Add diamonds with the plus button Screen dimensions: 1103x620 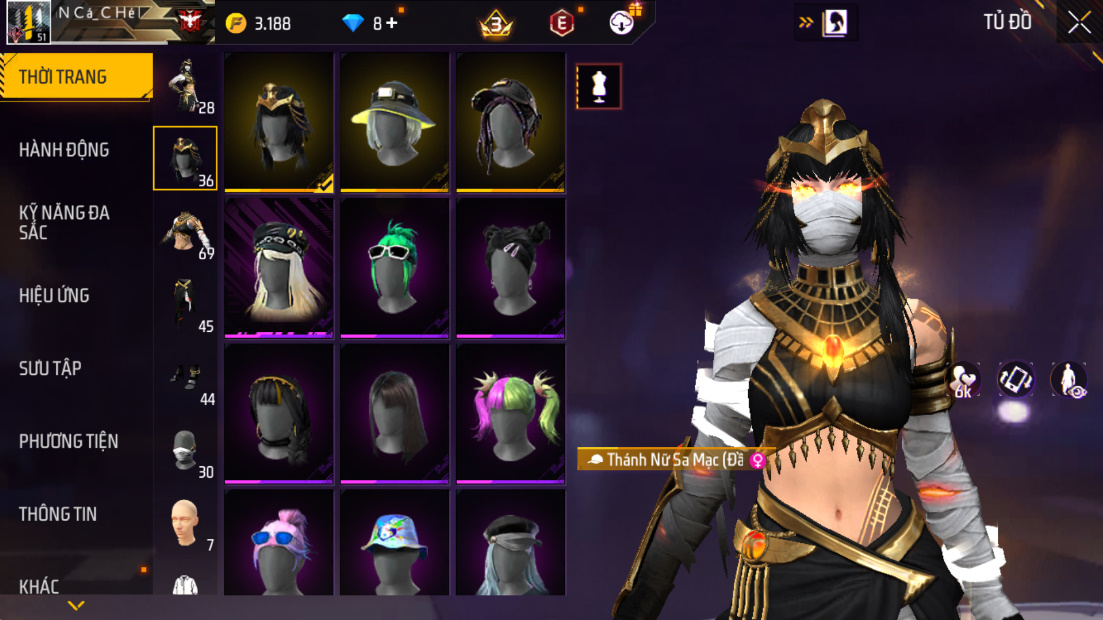pyautogui.click(x=391, y=23)
